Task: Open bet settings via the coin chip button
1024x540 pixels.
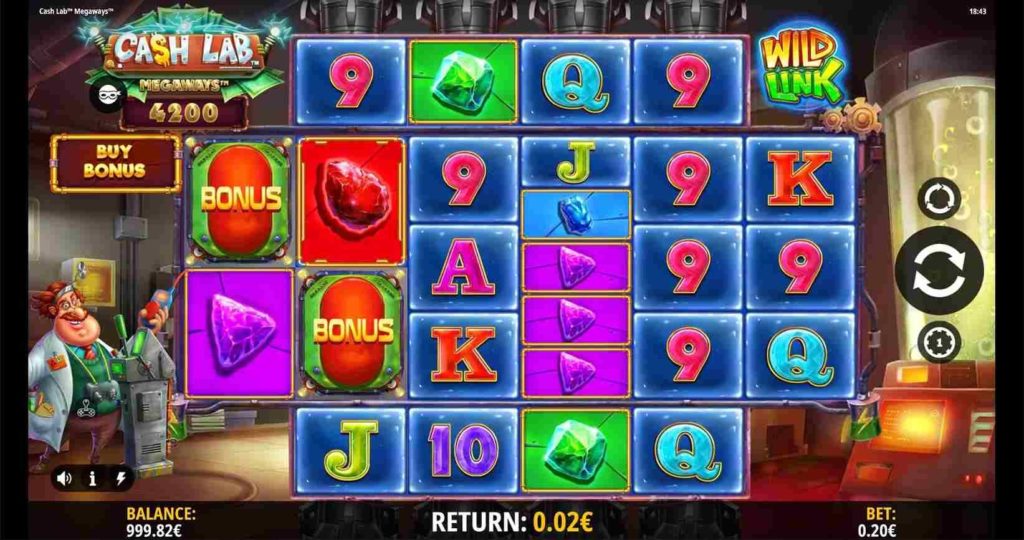Action: (938, 341)
